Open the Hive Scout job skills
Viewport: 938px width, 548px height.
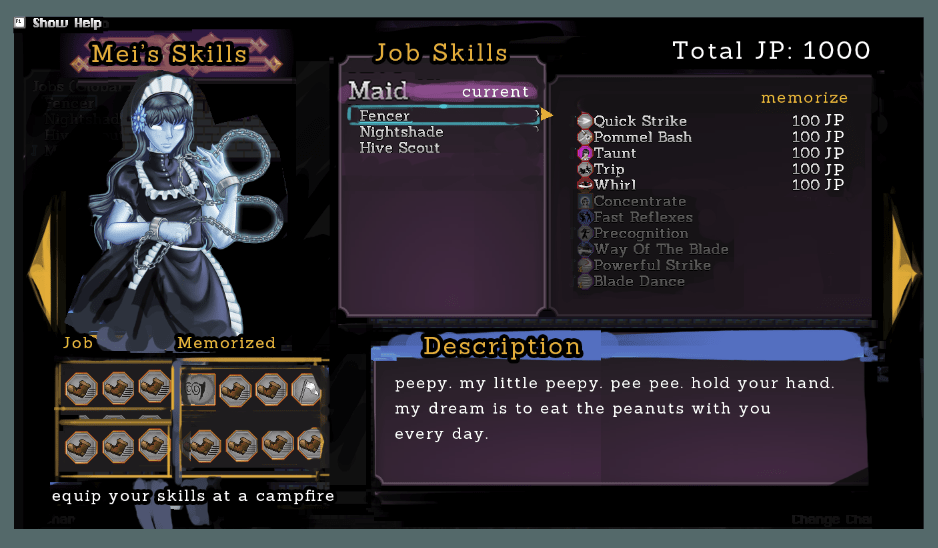[x=399, y=148]
